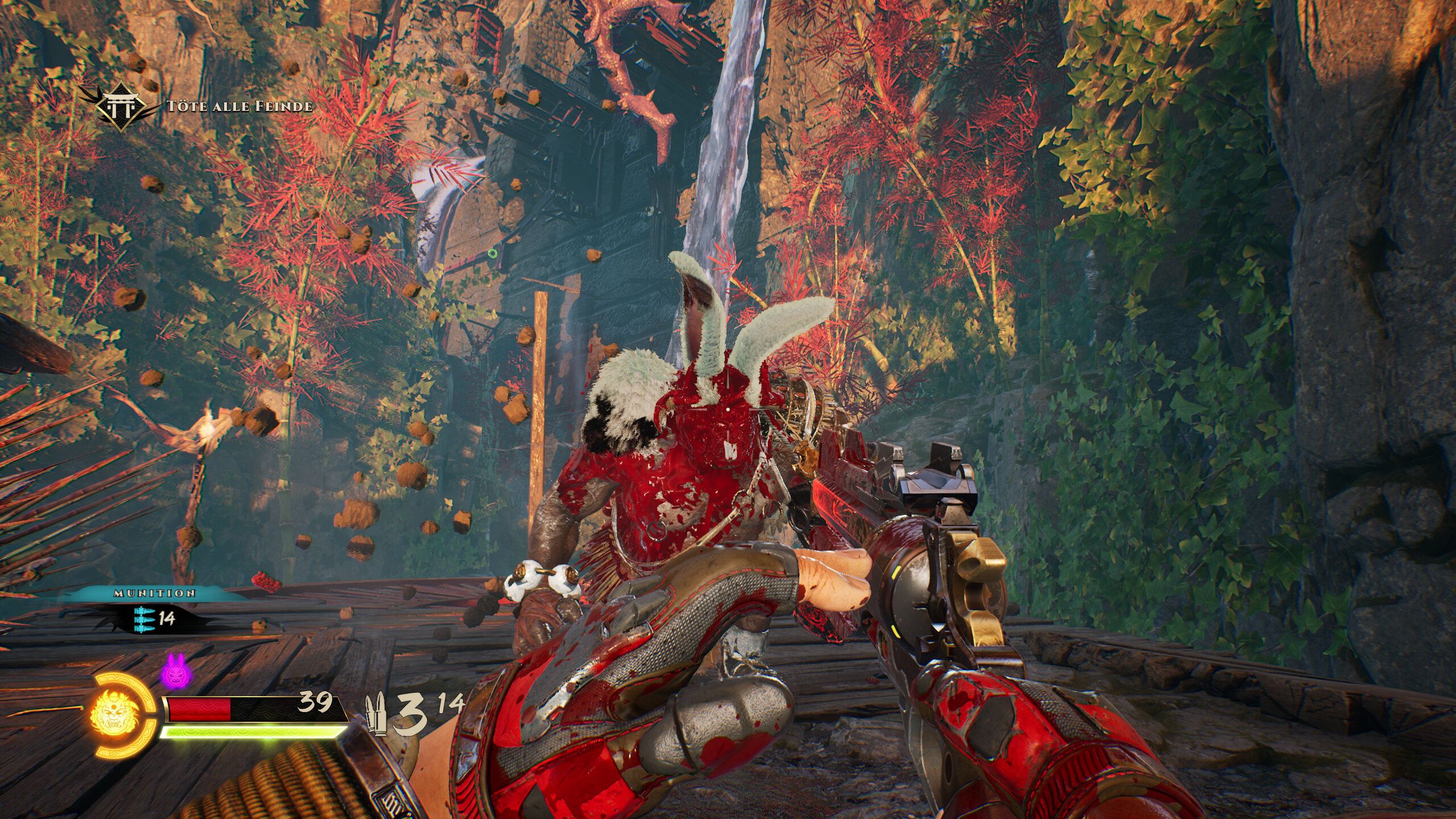Image resolution: width=1456 pixels, height=819 pixels.
Task: Click the torii gate objective icon
Action: coord(120,106)
